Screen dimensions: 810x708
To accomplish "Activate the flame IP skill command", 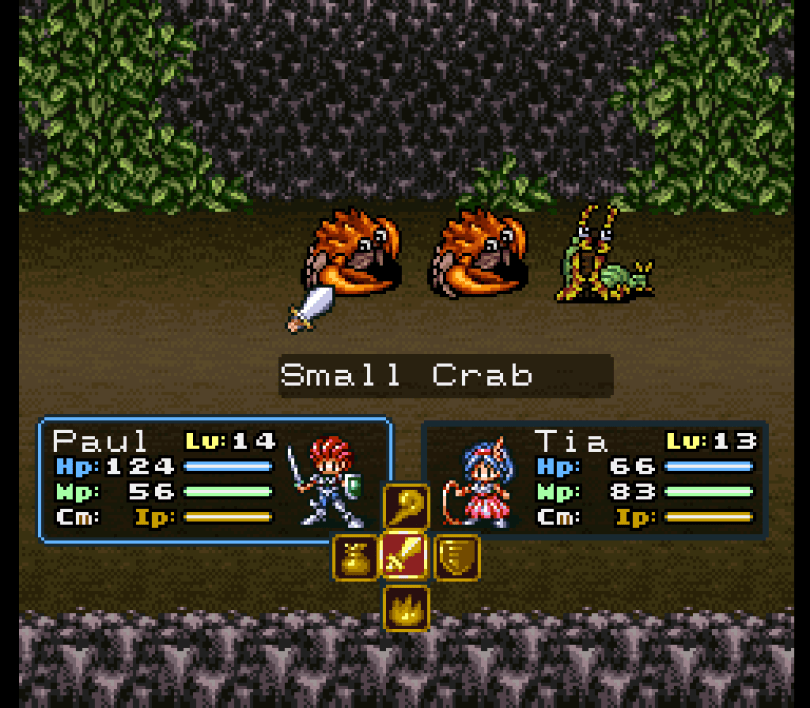I will [406, 606].
